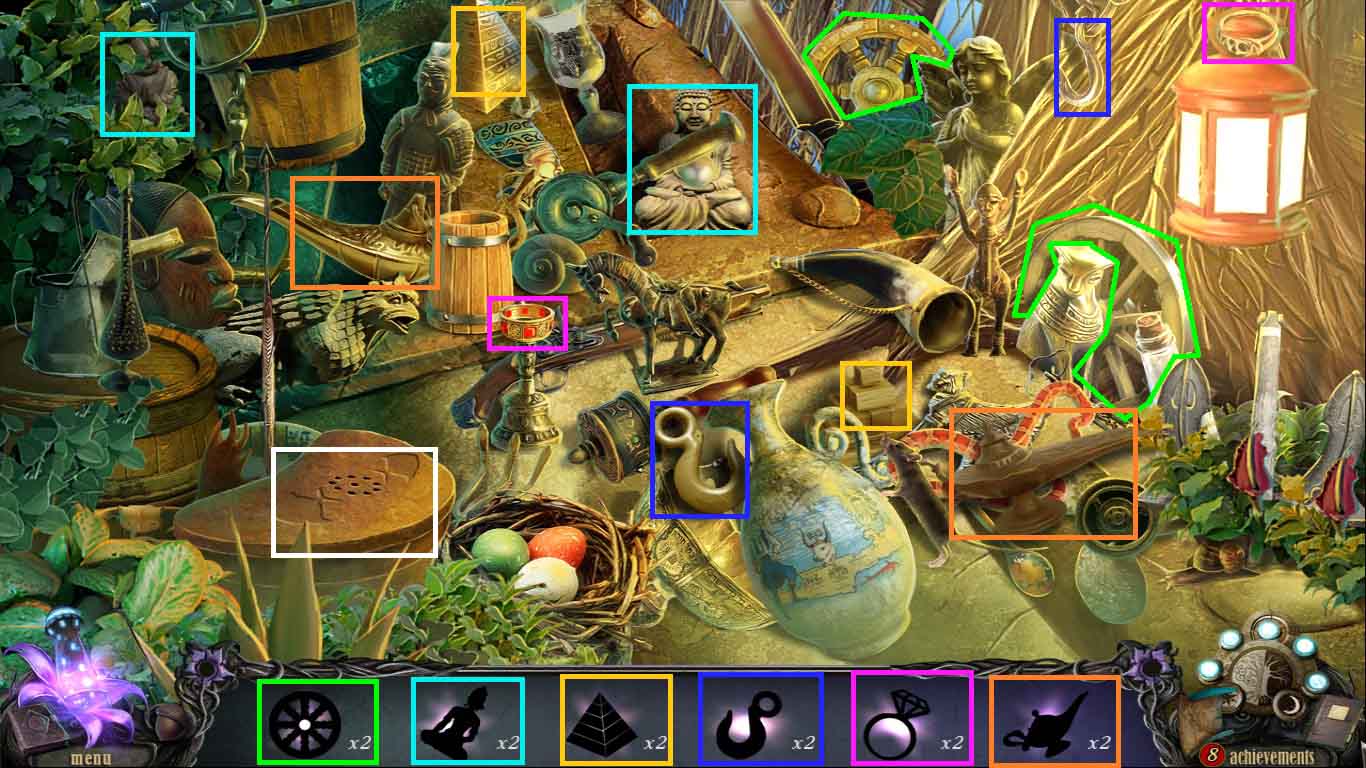Click the diamond ring silhouette slot

pyautogui.click(x=911, y=721)
